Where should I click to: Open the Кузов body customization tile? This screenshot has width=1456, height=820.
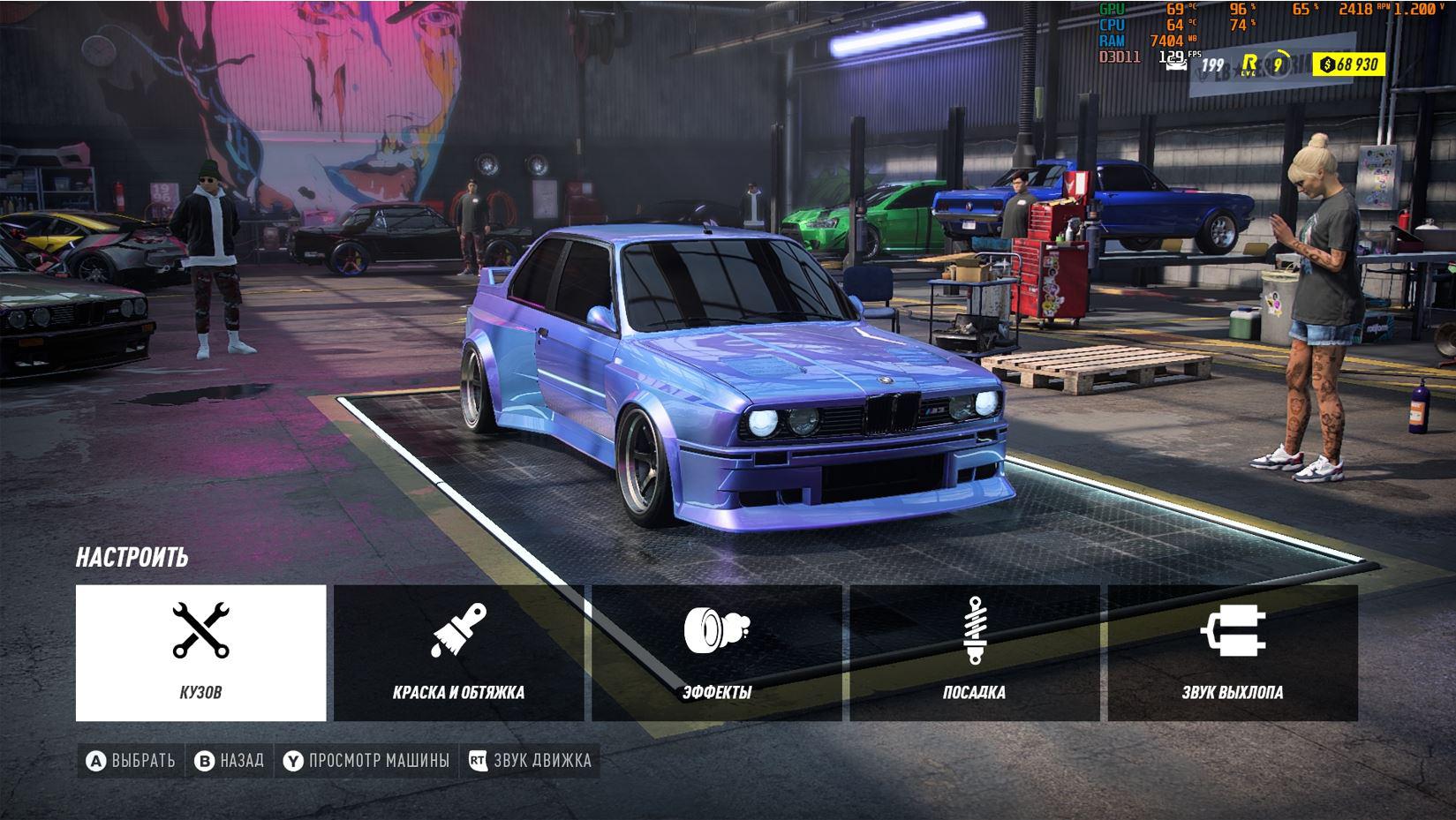point(200,652)
